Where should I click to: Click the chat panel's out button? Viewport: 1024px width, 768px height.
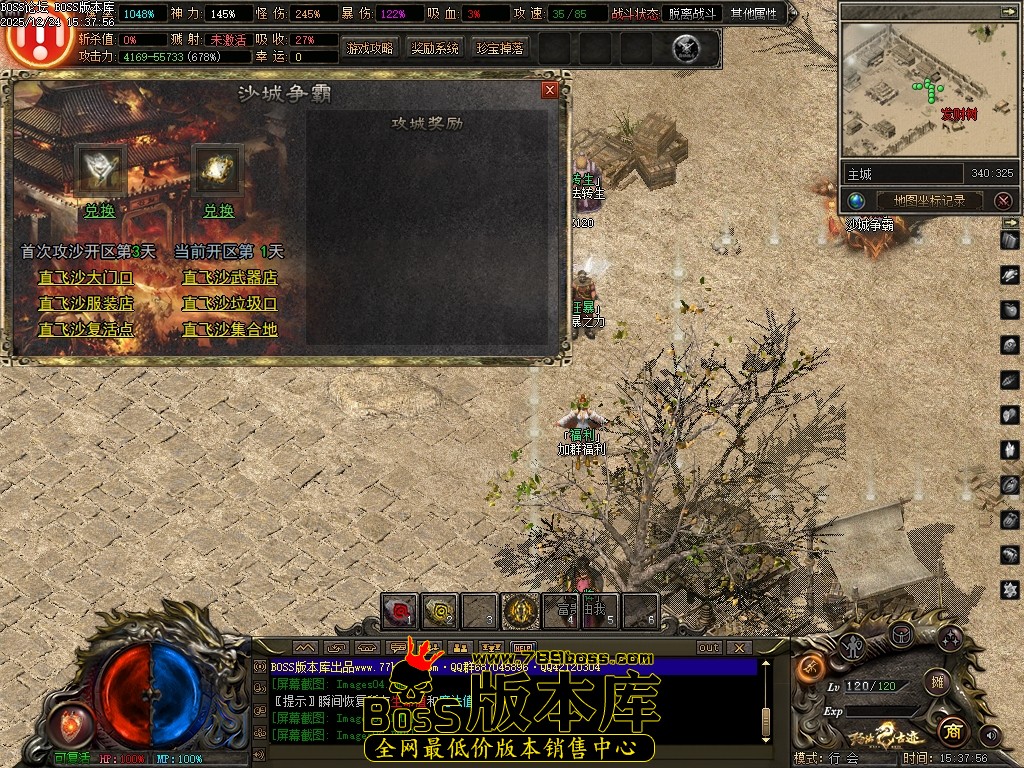pyautogui.click(x=708, y=647)
